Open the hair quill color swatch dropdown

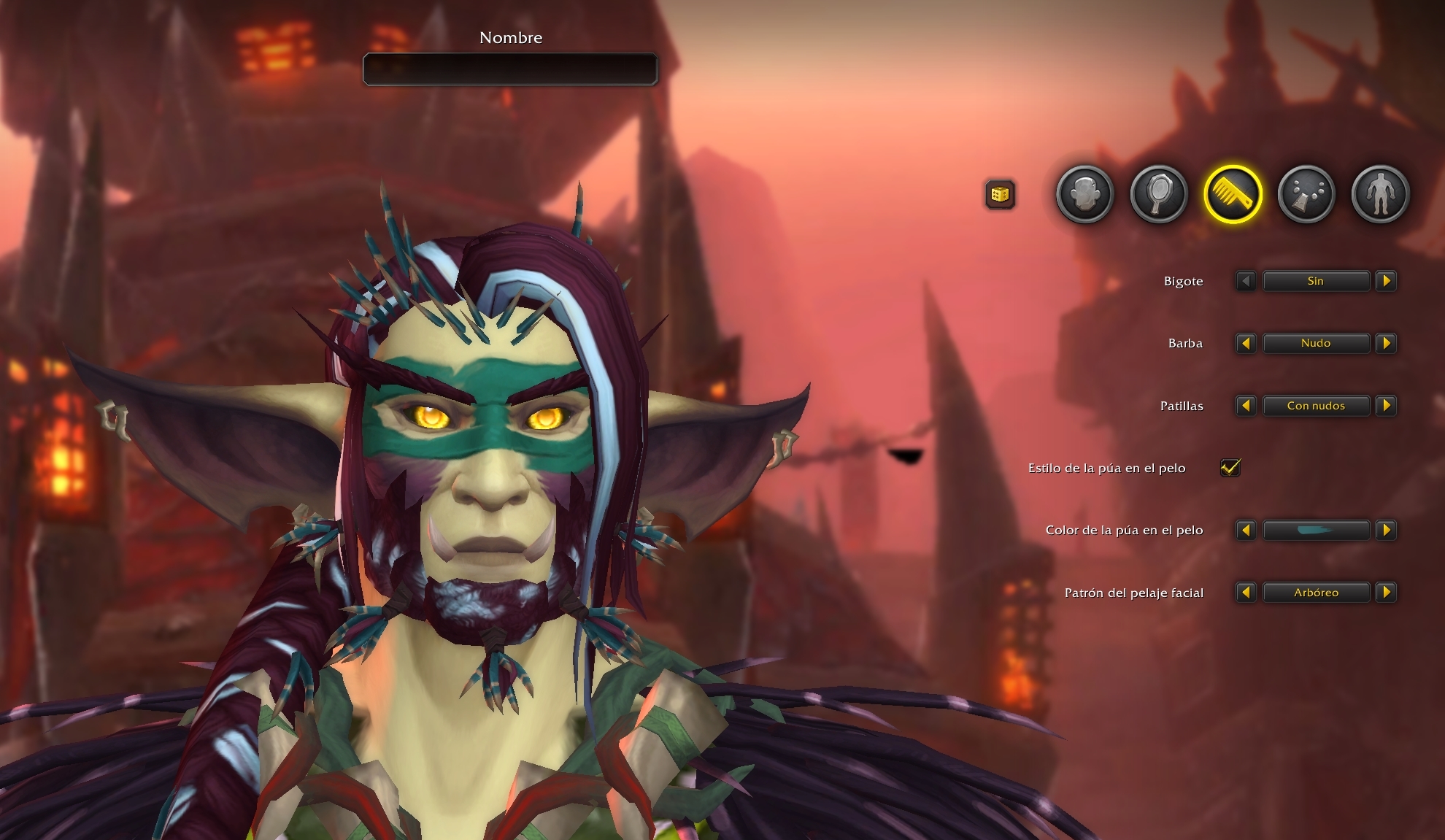[x=1316, y=531]
